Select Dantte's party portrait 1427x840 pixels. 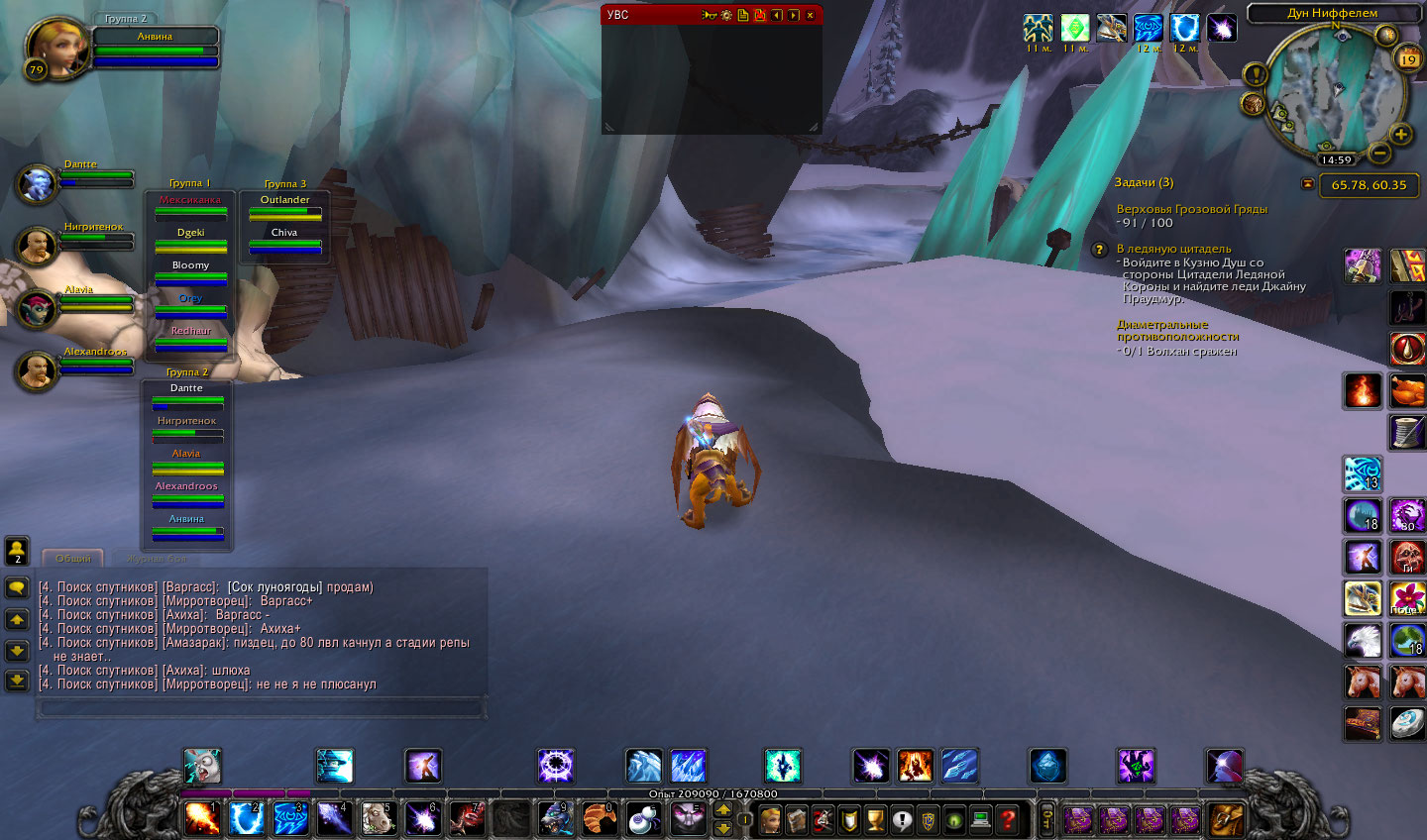click(x=37, y=184)
